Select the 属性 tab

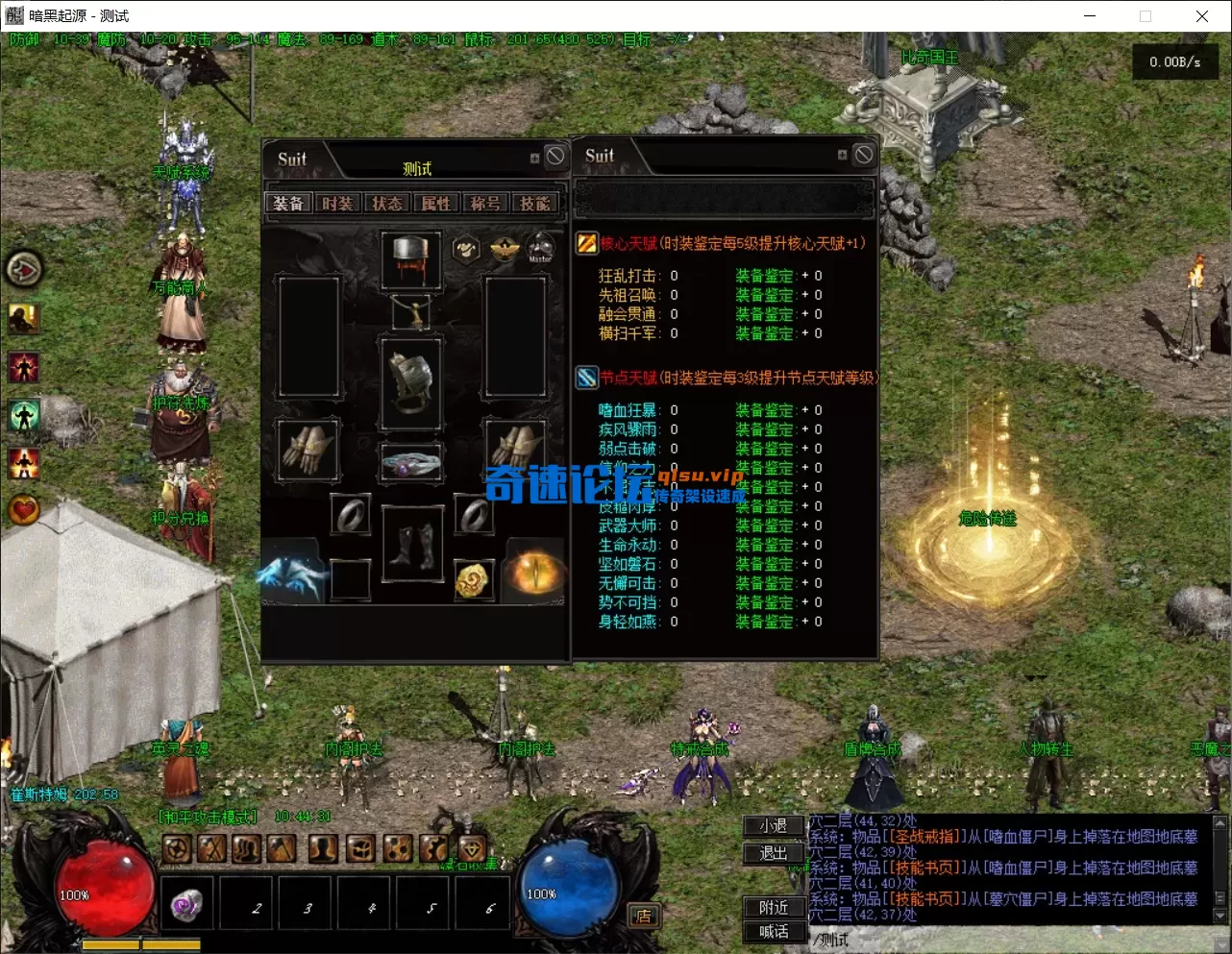pos(435,204)
